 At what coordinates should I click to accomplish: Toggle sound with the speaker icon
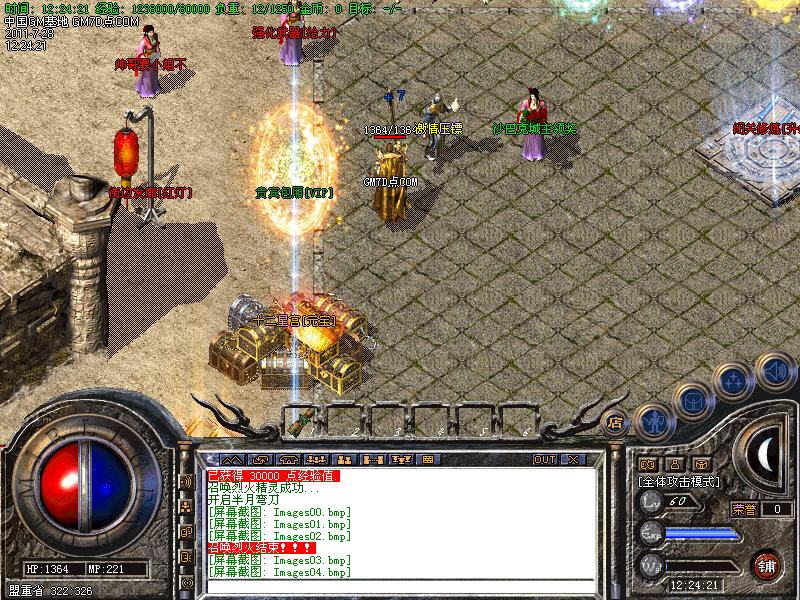773,369
